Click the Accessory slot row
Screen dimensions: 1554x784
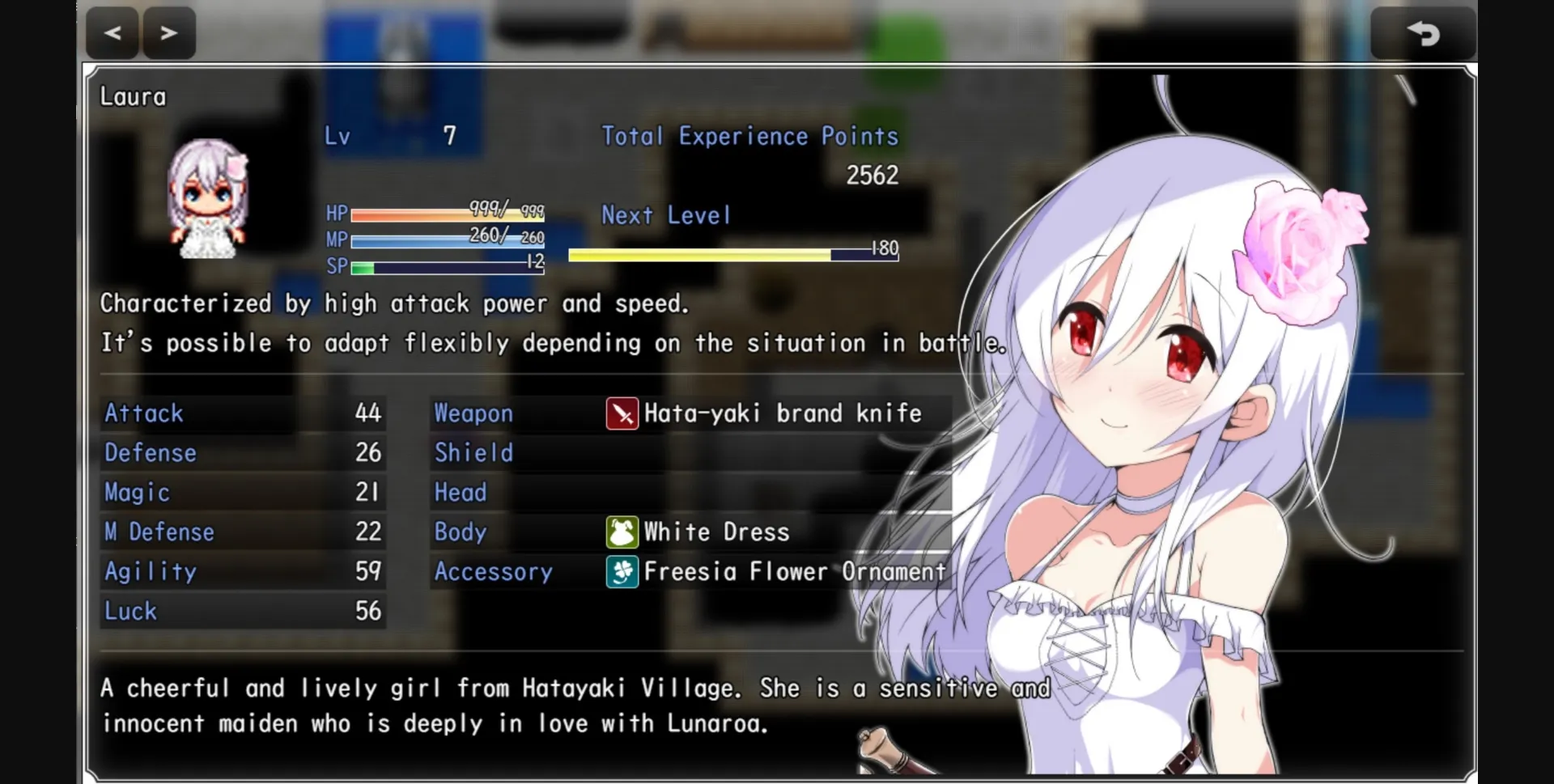(x=494, y=572)
